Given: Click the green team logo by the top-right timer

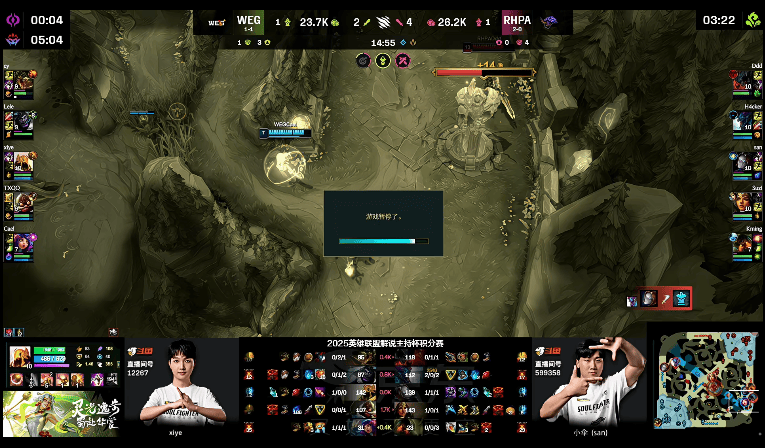Looking at the screenshot, I should 751,20.
